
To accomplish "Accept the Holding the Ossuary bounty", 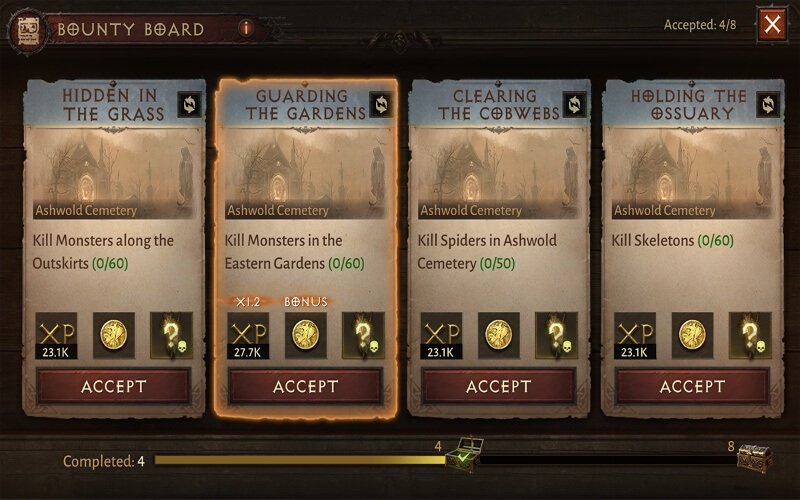I will 692,386.
